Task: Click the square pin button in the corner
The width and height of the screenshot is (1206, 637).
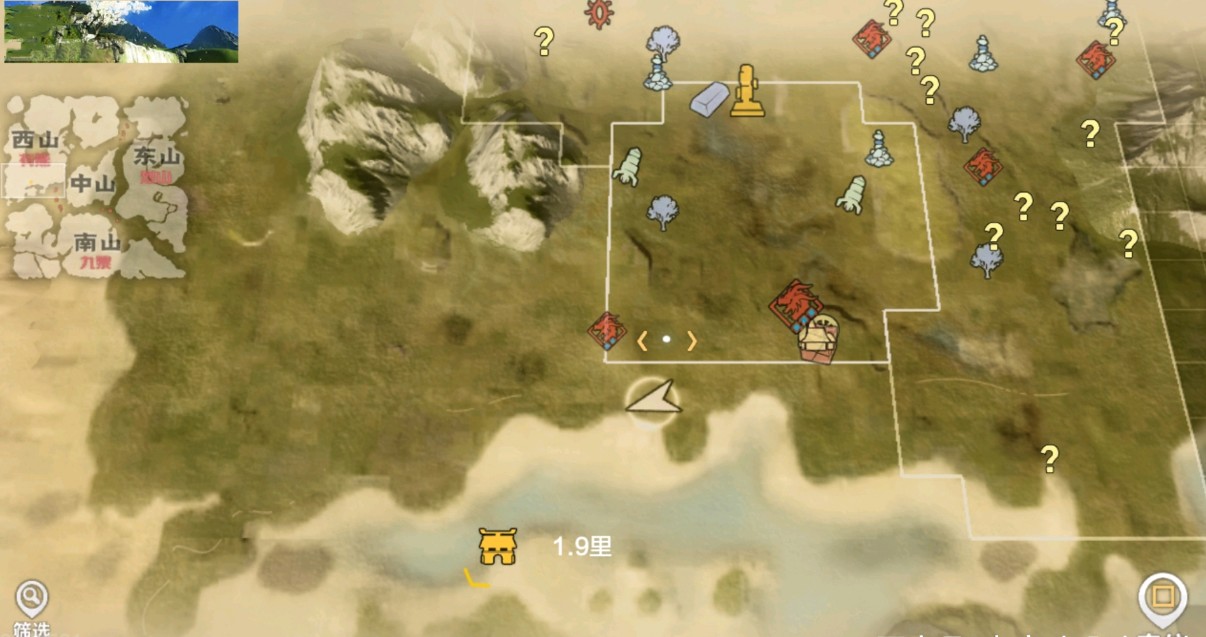Action: pos(1161,599)
